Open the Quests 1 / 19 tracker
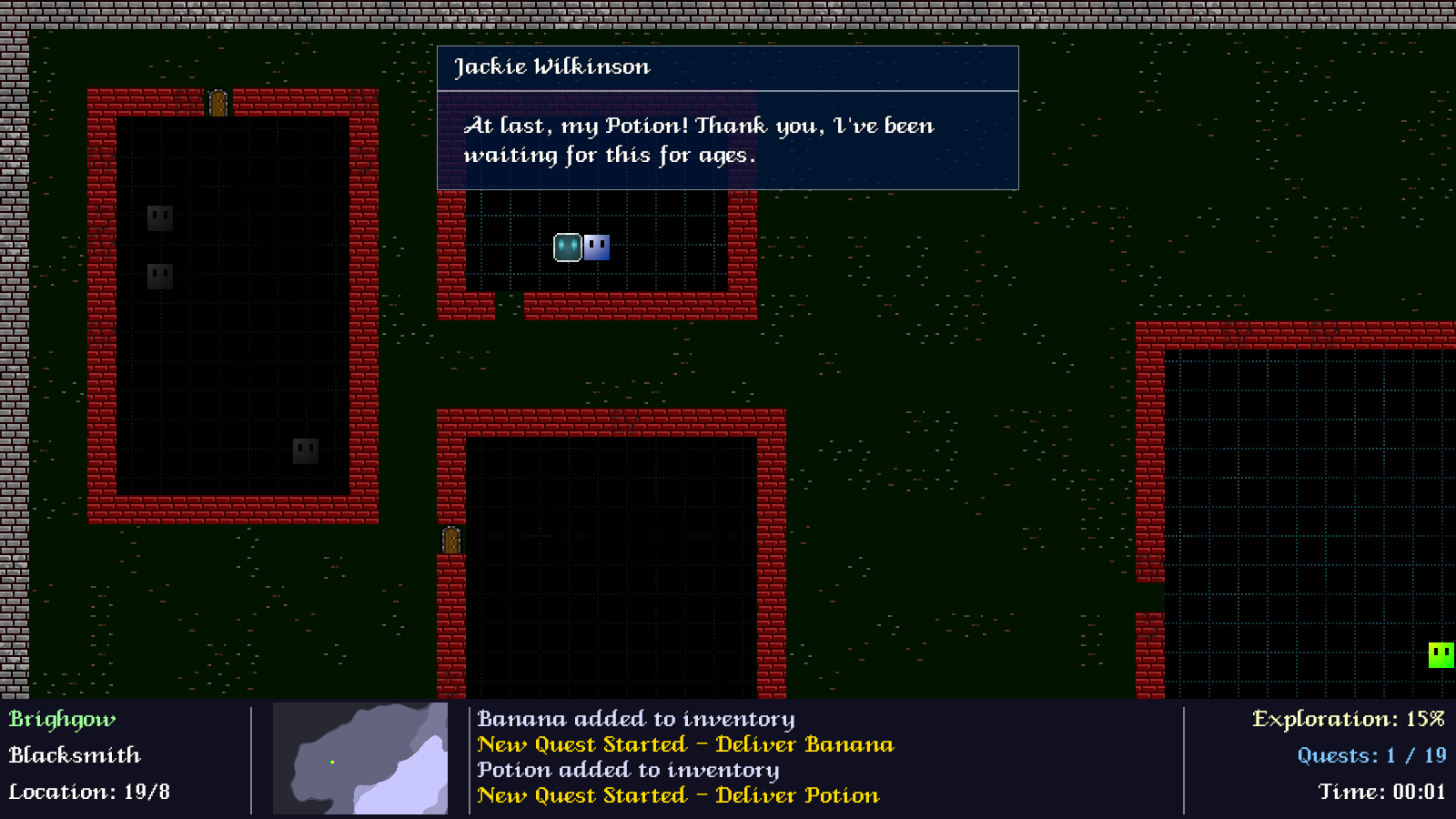 [x=1370, y=755]
